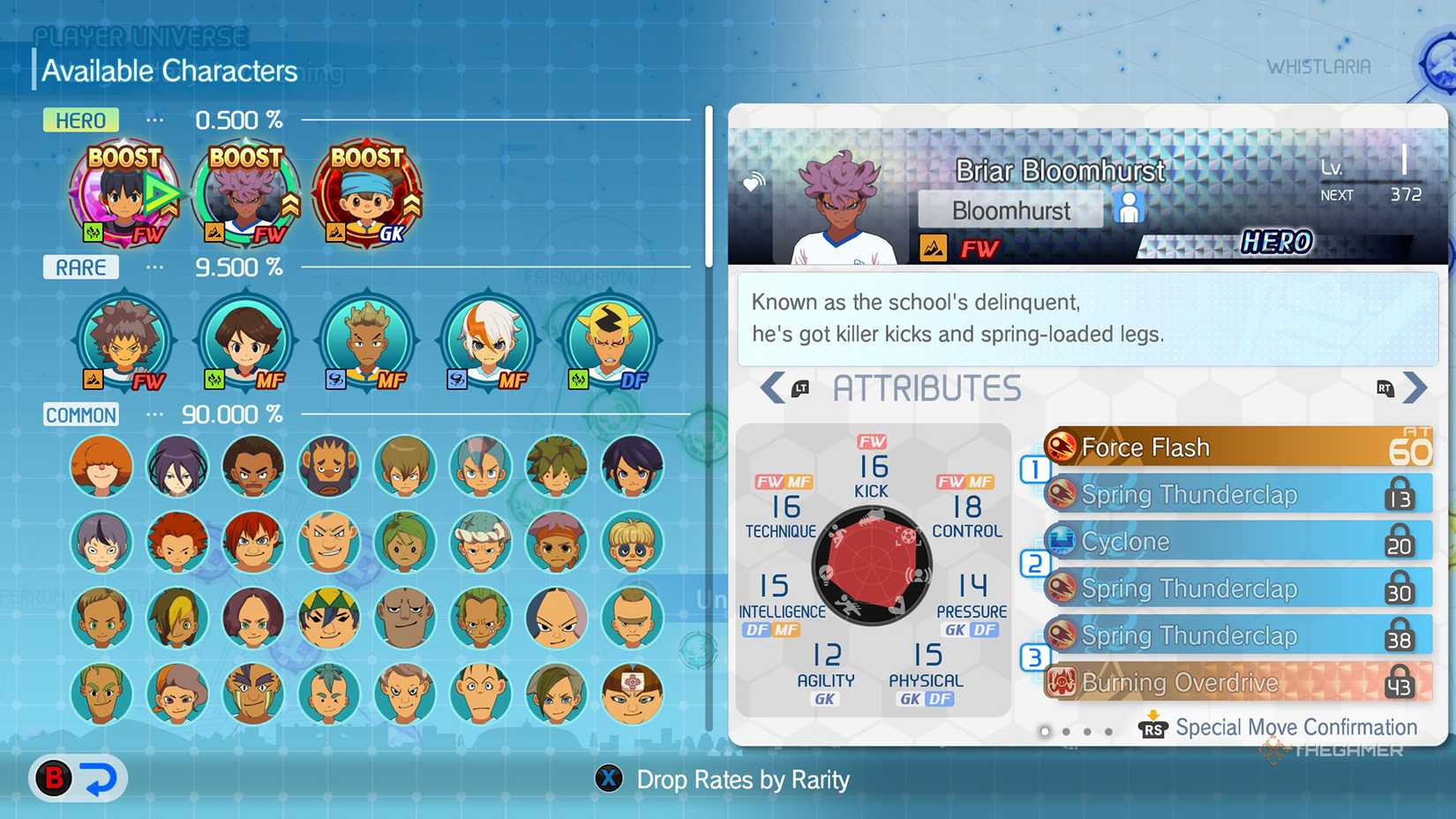Click the left LT arrow before ATTRIBUTES
1456x819 pixels.
click(774, 387)
